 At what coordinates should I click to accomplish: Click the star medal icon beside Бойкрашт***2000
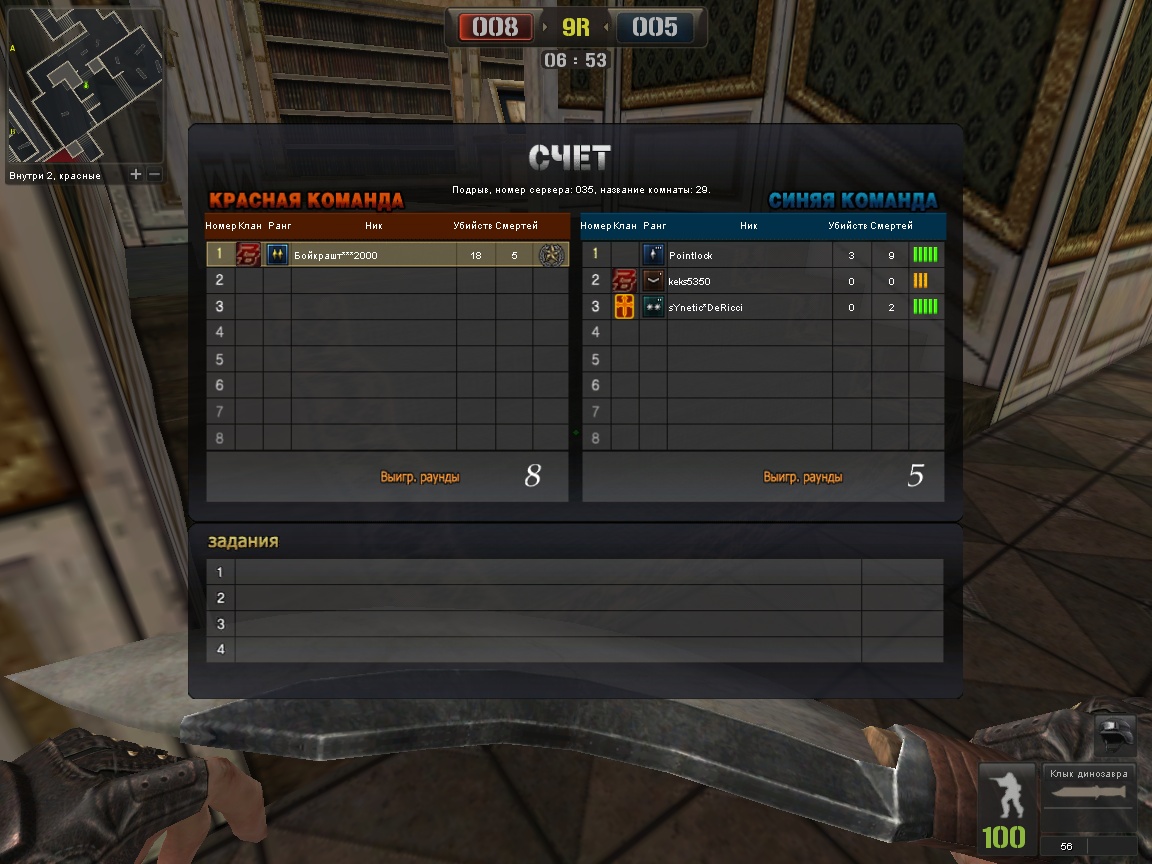(x=550, y=255)
